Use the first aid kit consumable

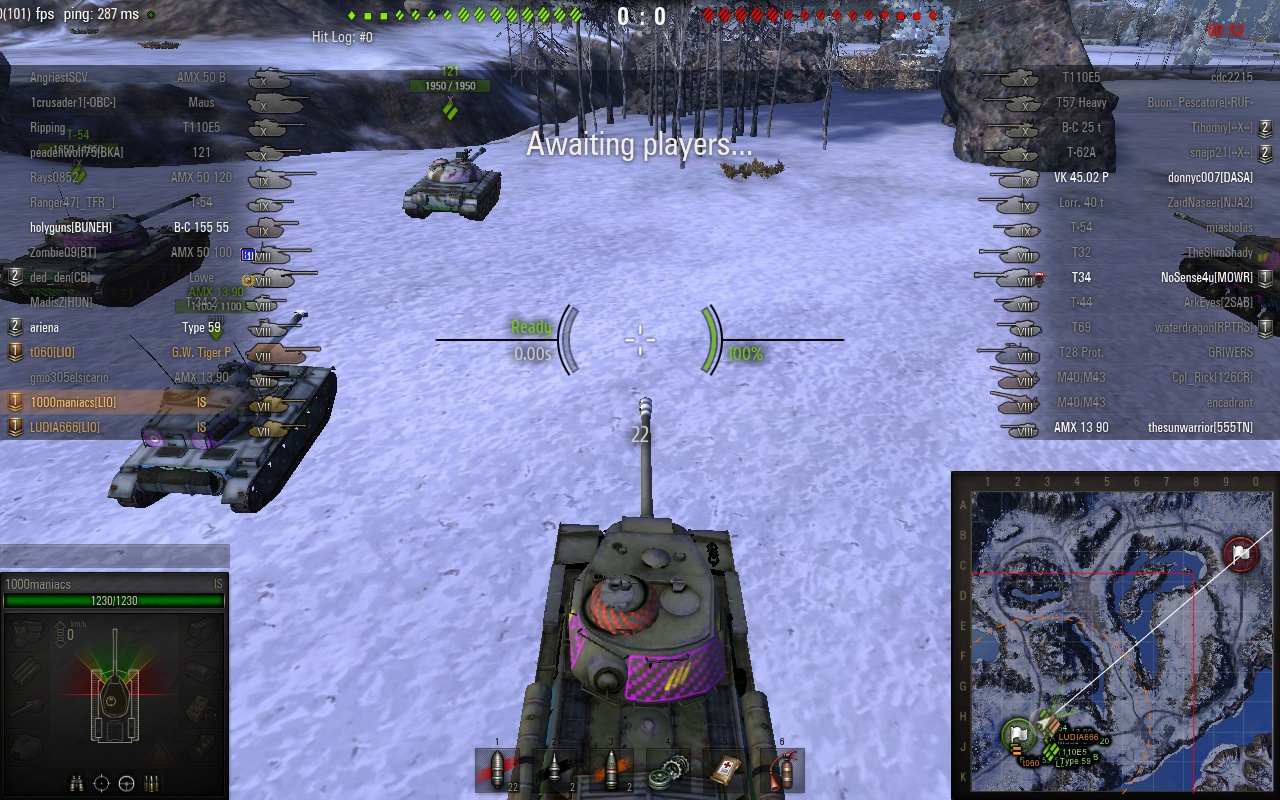tap(725, 770)
